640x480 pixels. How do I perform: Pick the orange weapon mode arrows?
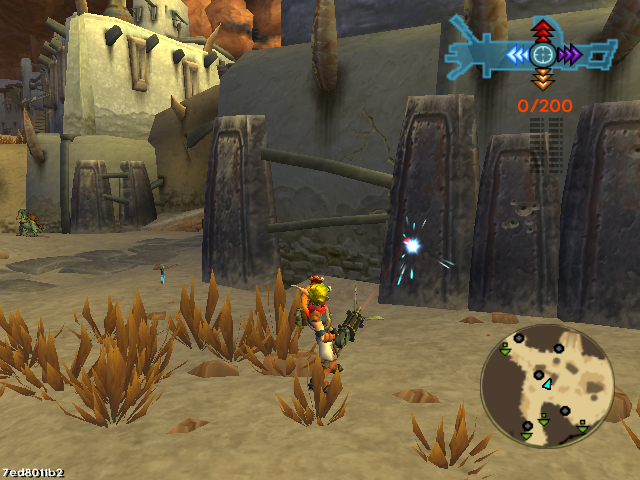coord(542,80)
